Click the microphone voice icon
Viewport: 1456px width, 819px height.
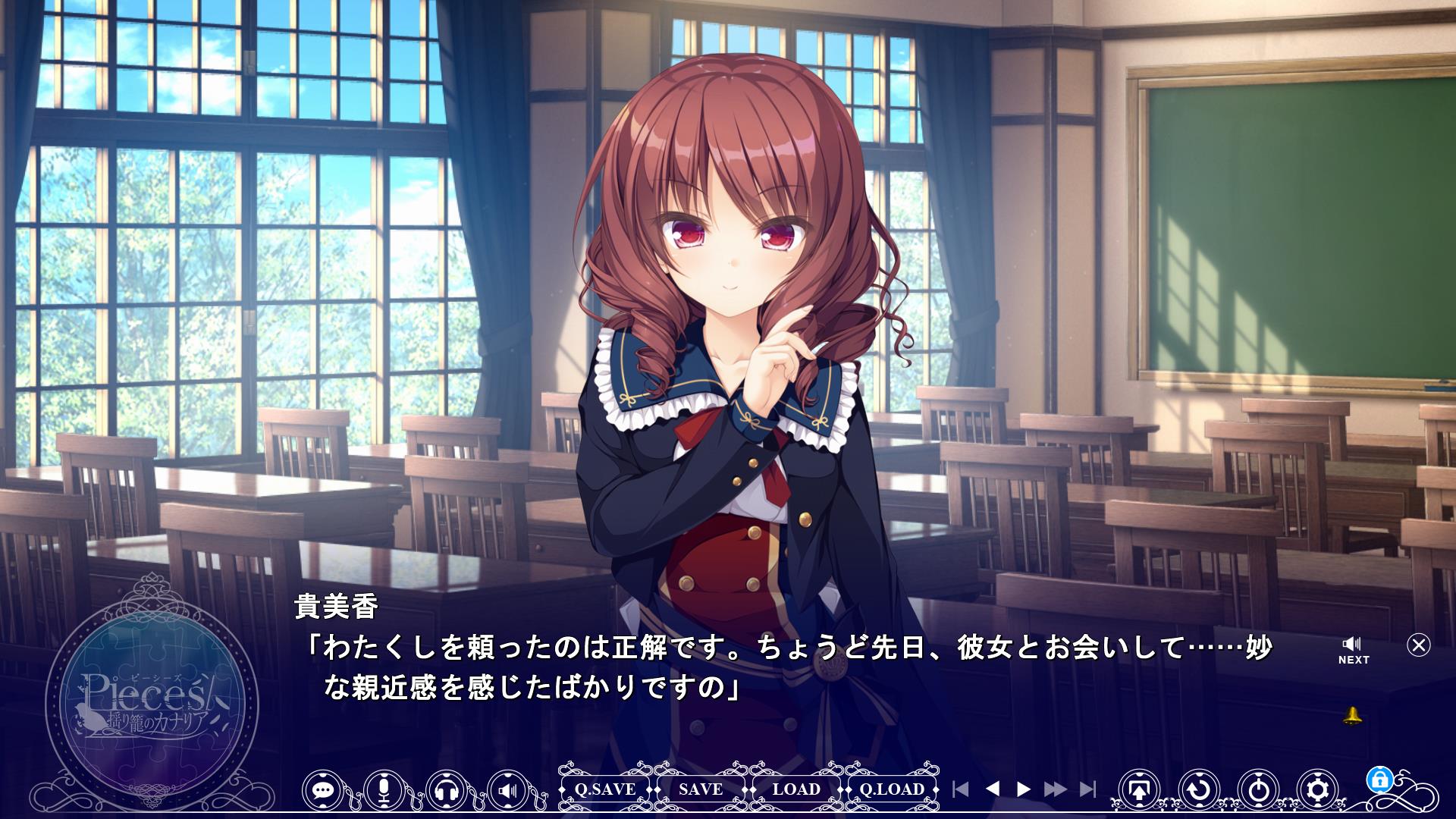[384, 790]
